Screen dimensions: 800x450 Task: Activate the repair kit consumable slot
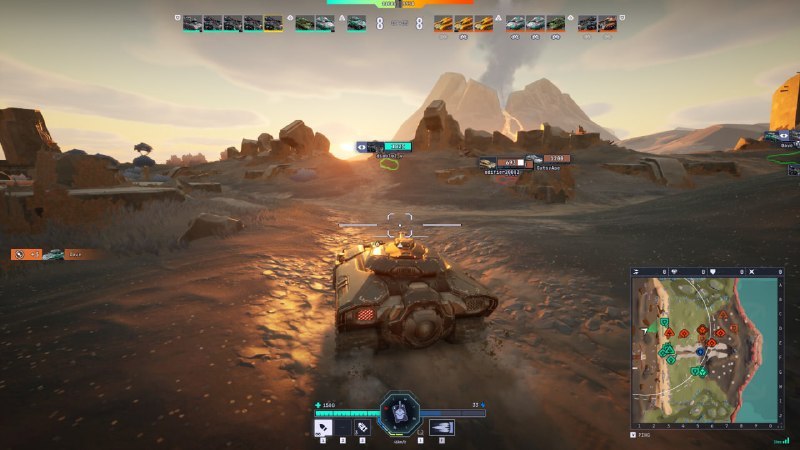point(362,427)
